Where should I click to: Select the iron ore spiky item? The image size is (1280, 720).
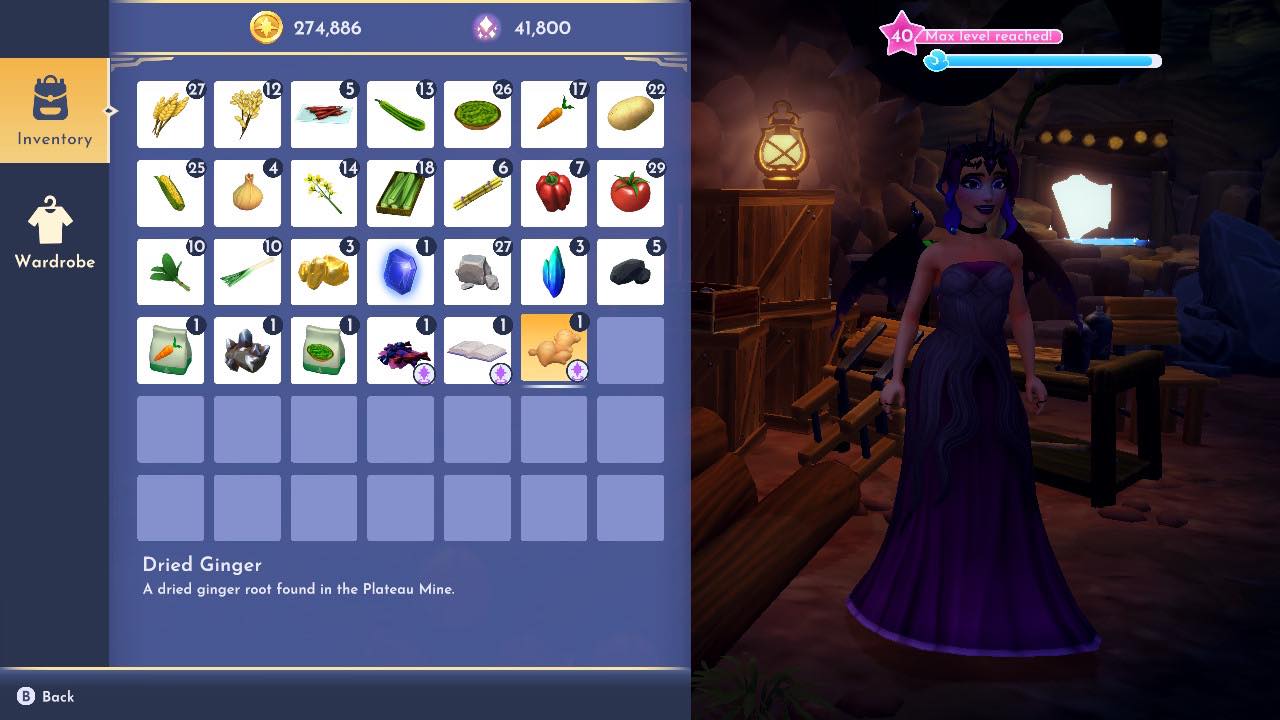coord(247,349)
